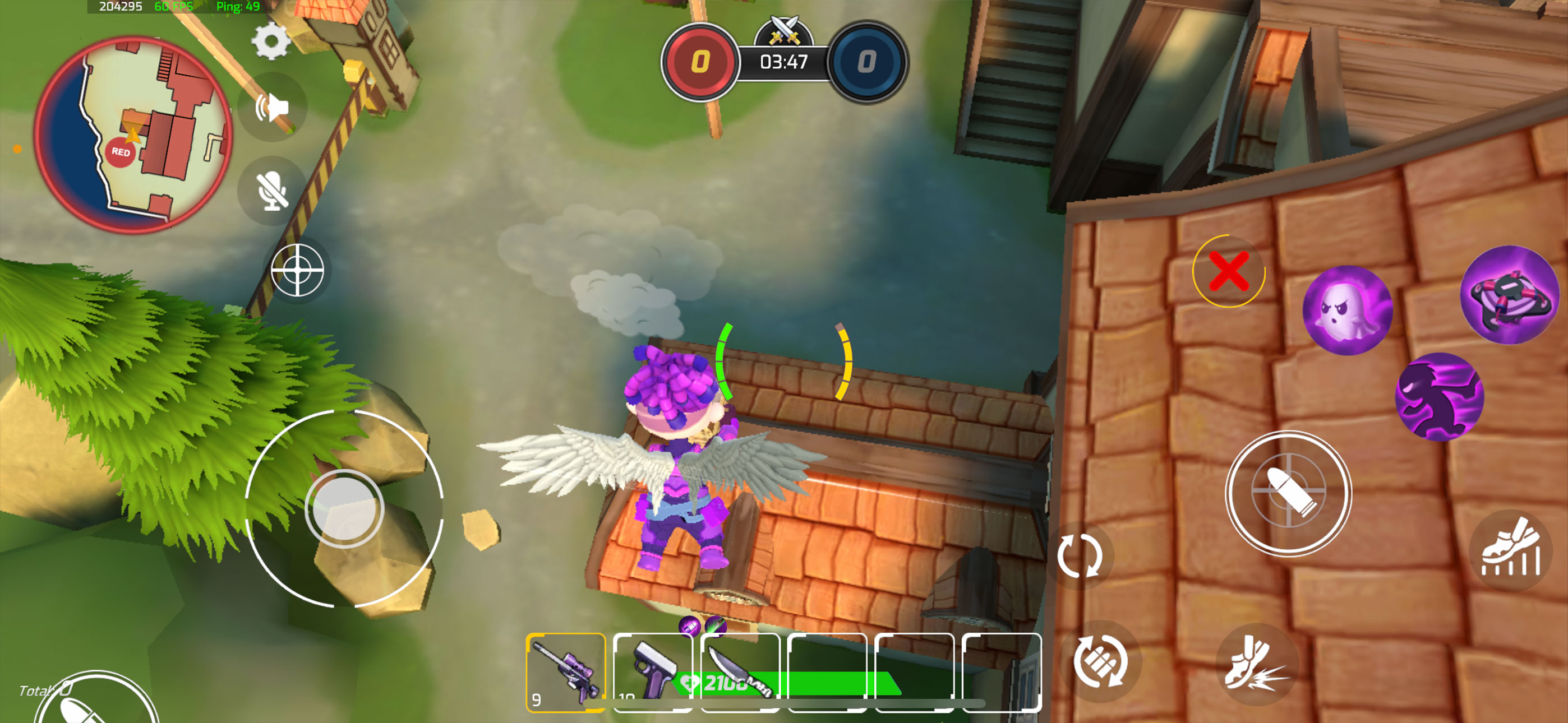Cancel using the red X button
Screen dimensions: 1568x723
[1228, 271]
